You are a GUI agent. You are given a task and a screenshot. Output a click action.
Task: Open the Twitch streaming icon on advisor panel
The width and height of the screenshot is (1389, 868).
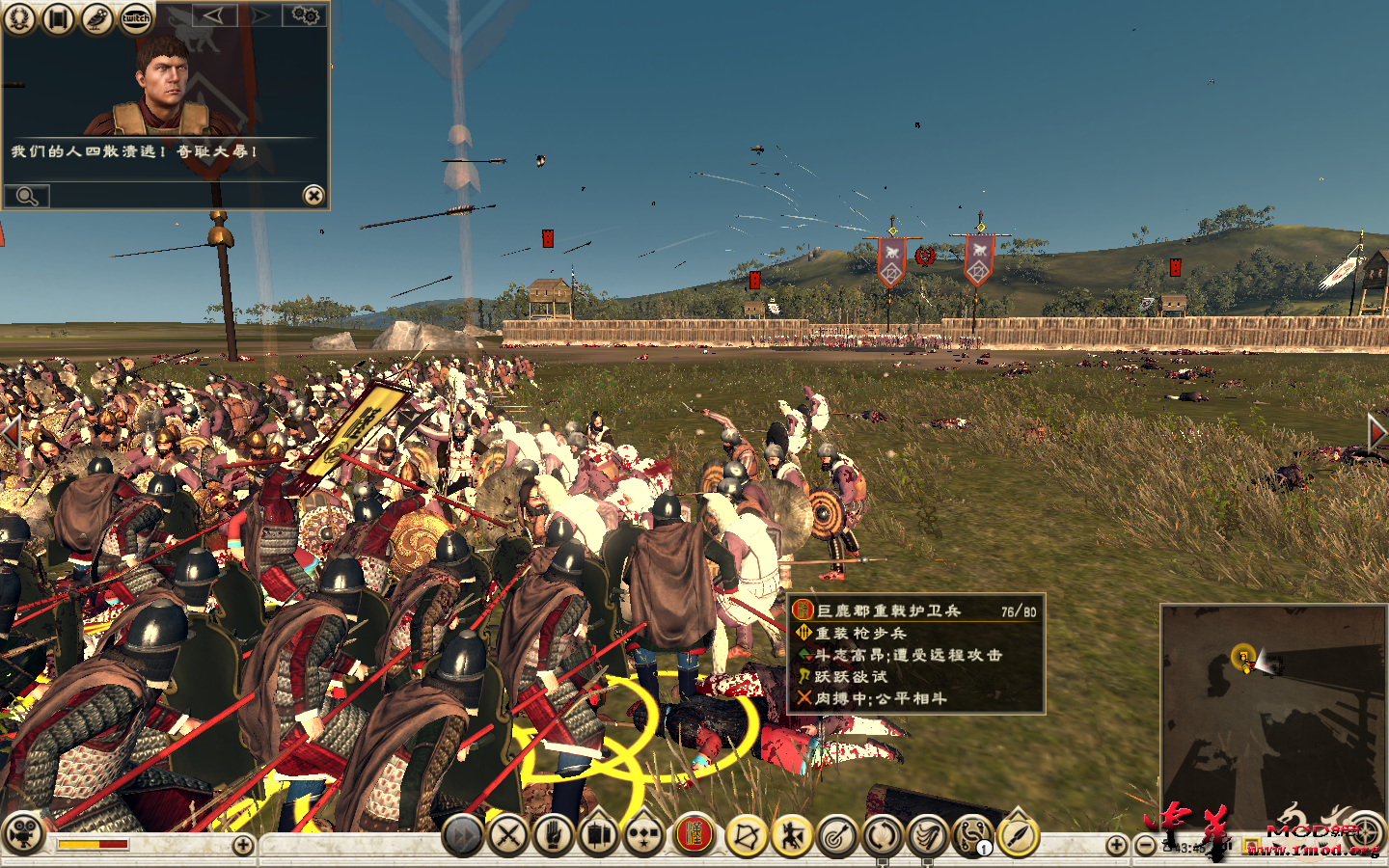135,17
